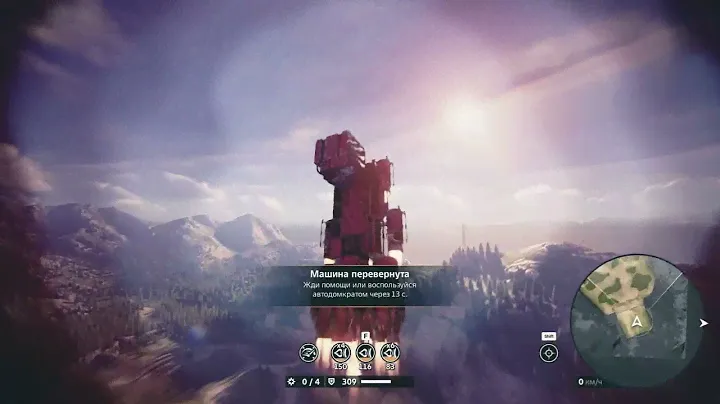
Task: Click the crosshair targeting icon
Action: click(548, 353)
